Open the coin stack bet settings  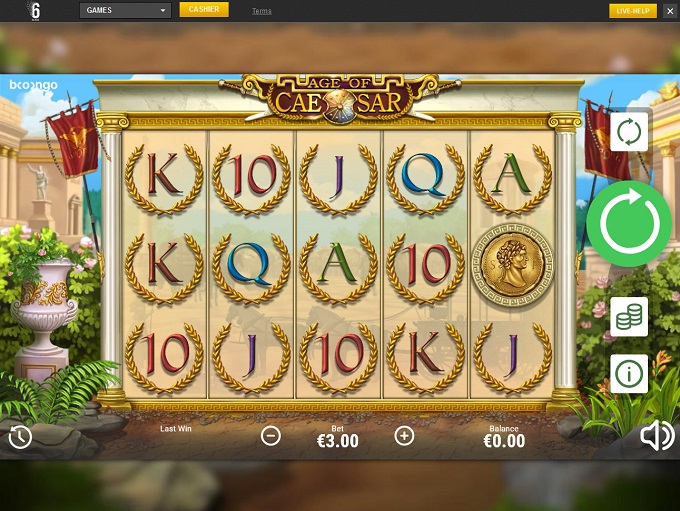(629, 316)
